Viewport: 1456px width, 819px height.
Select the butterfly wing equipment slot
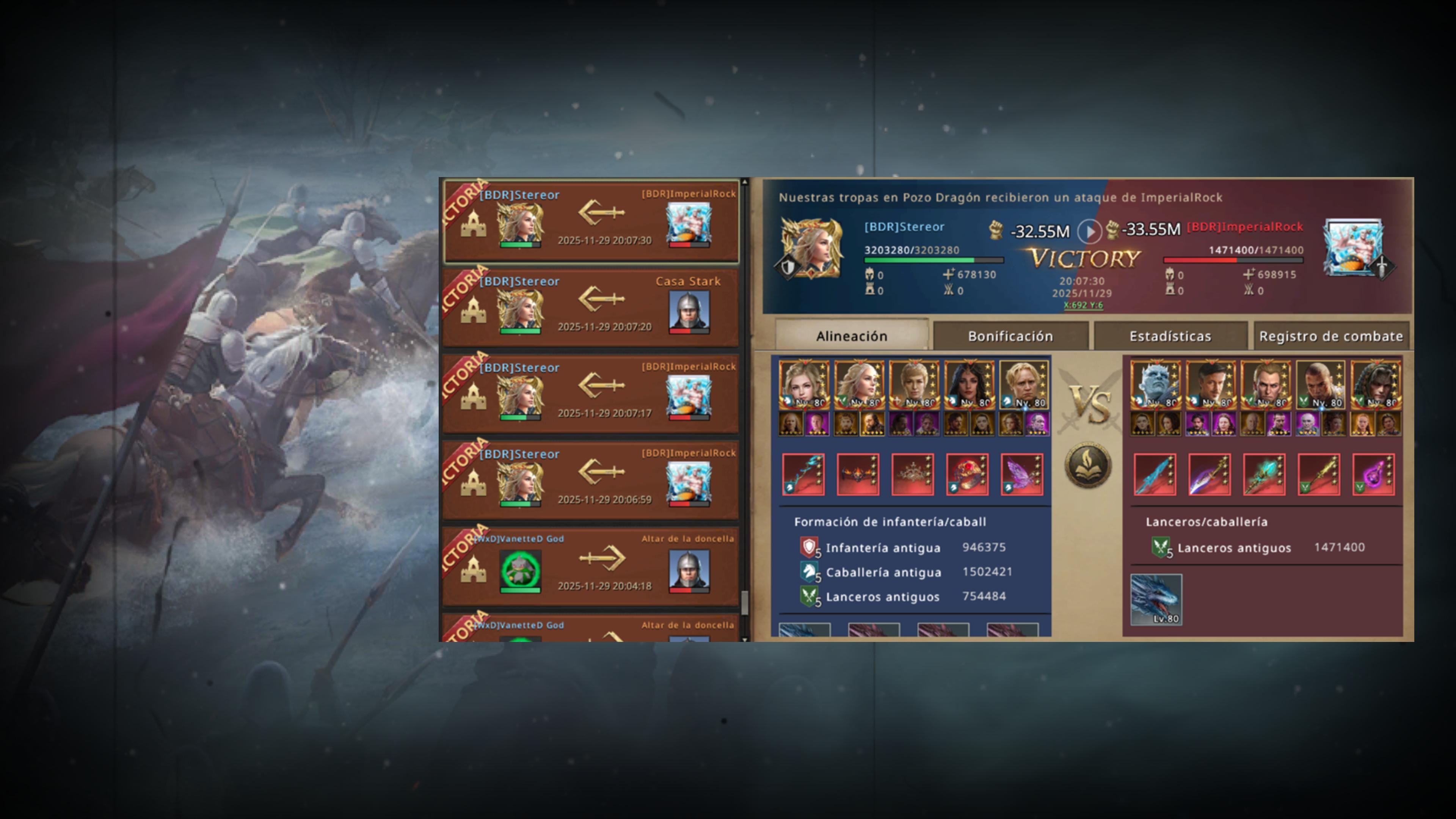(1022, 474)
